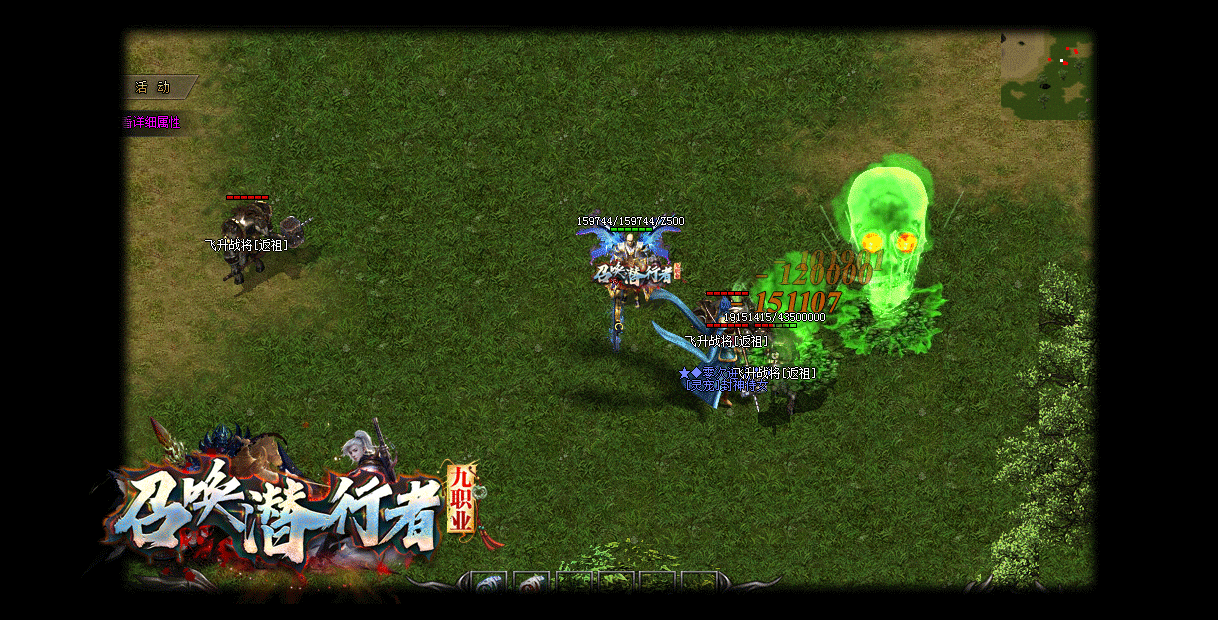
Task: Open the minimap in the corner
Action: [x=1046, y=74]
